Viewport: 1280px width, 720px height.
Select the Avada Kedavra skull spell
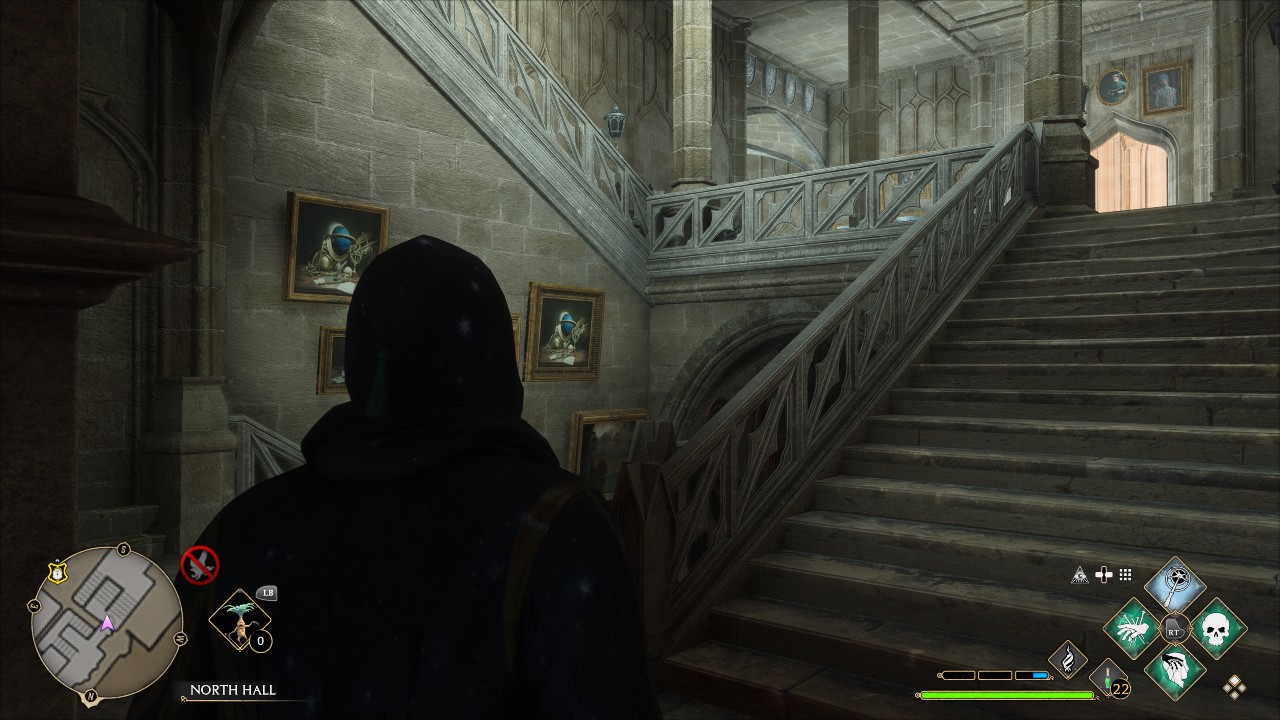(1218, 629)
